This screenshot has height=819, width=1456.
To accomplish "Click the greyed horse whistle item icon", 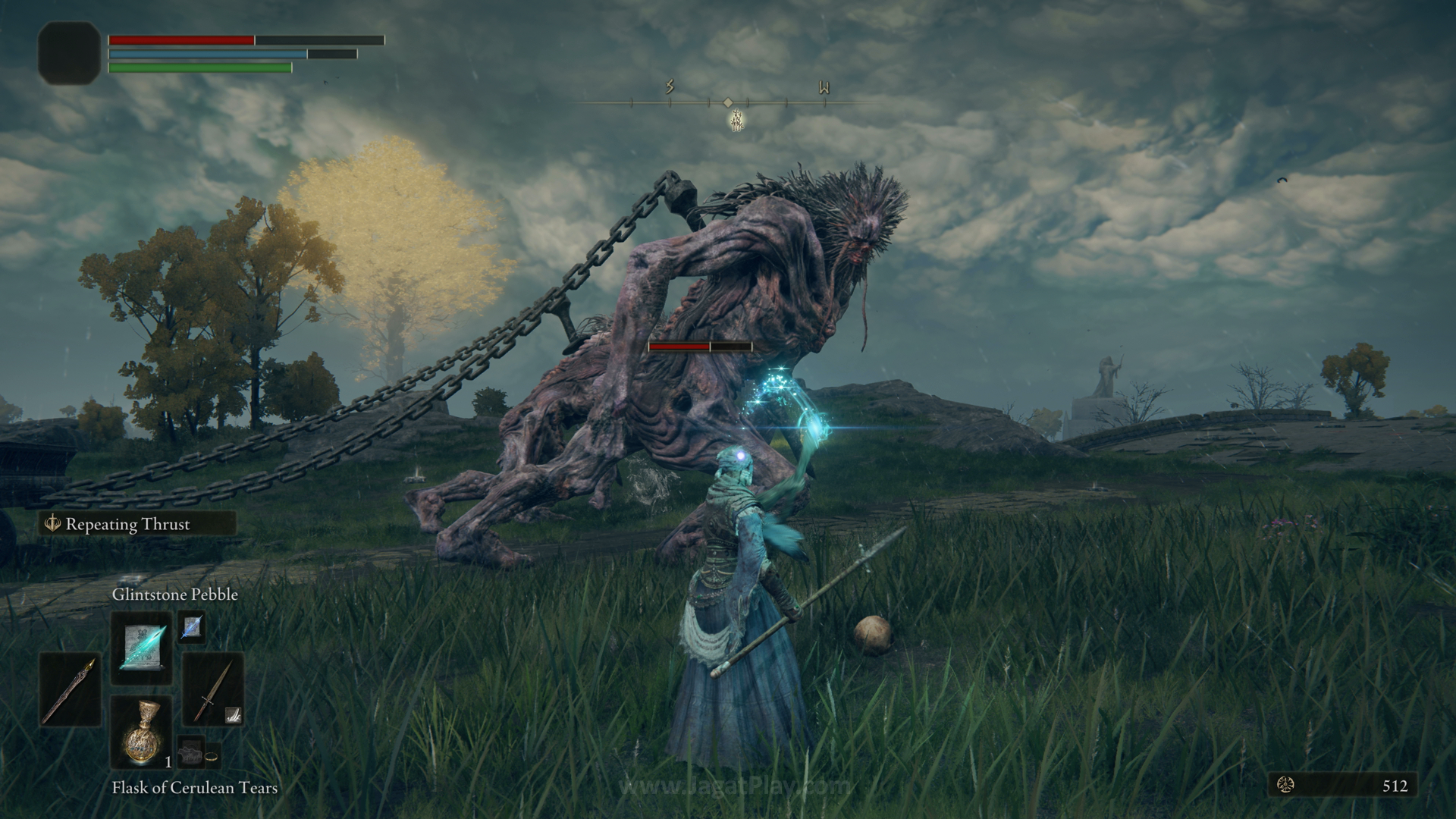I will coord(190,755).
